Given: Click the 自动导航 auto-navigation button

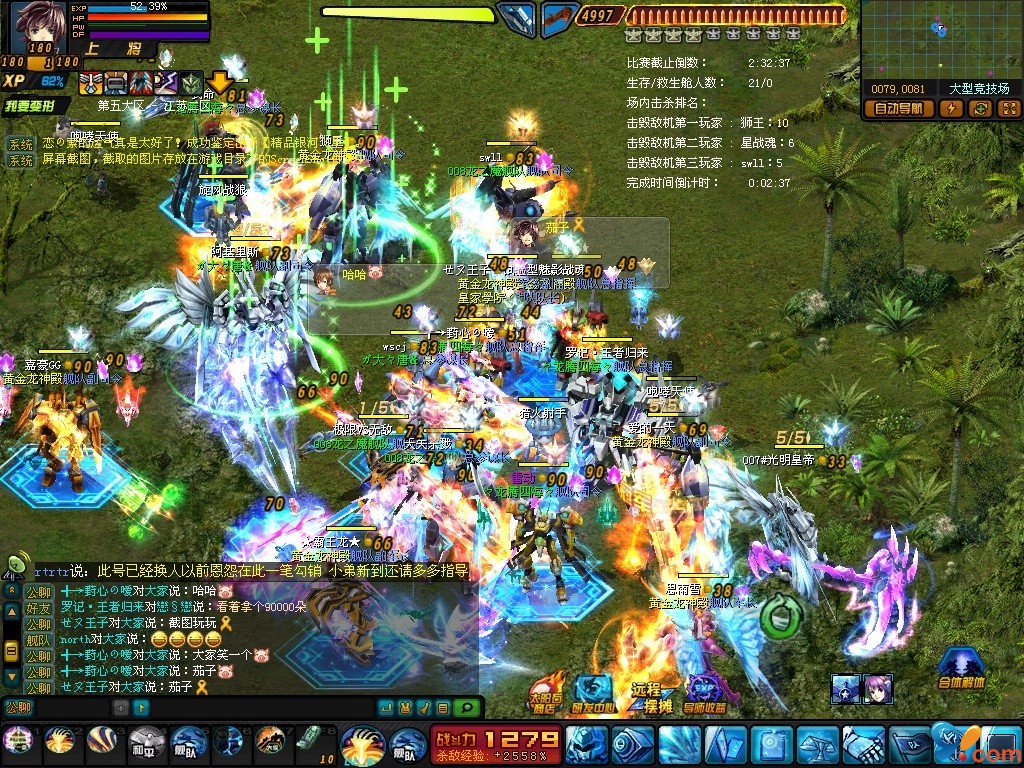Looking at the screenshot, I should 897,109.
